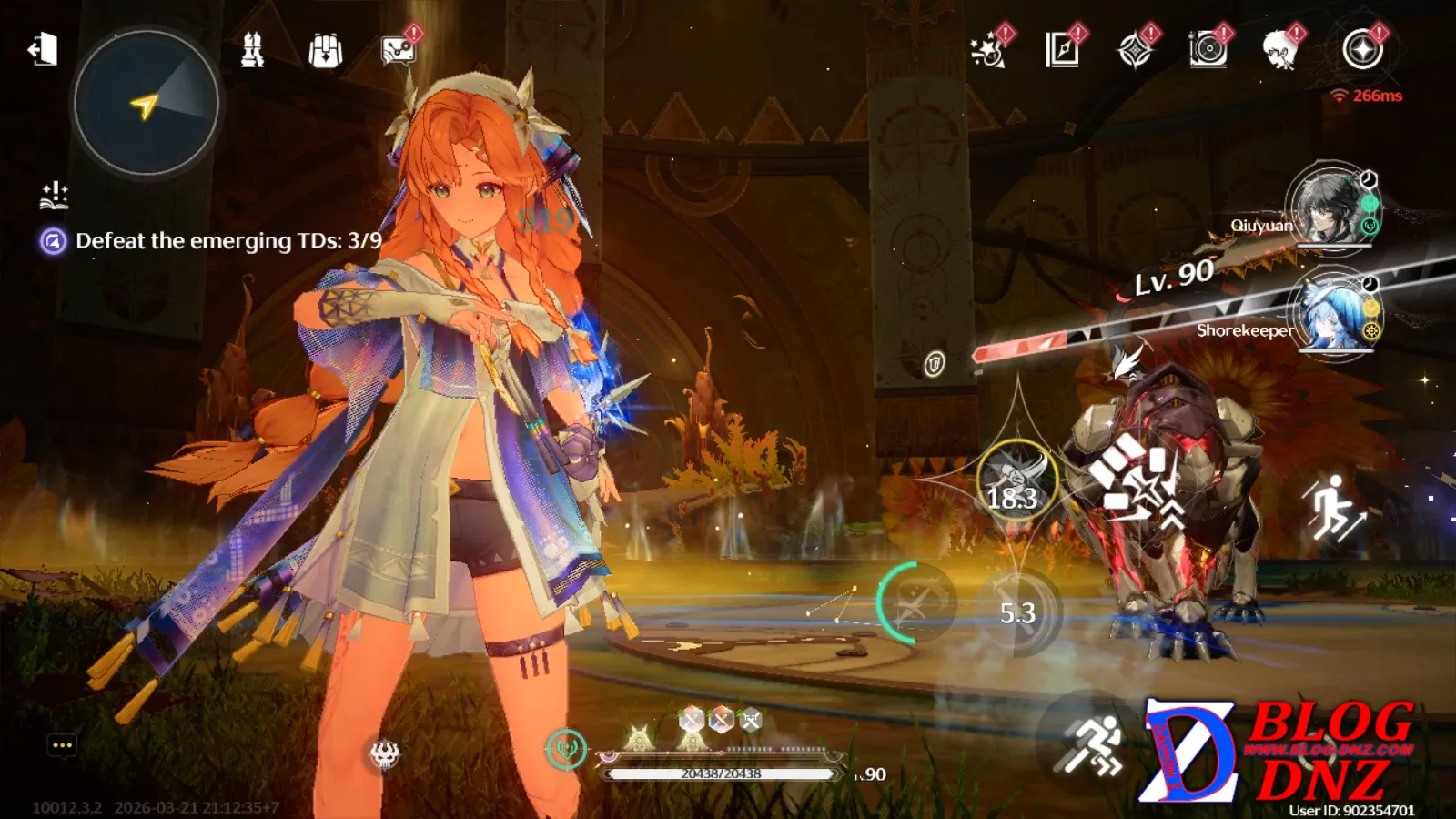Tap the exit door icon
The width and height of the screenshot is (1456, 819).
click(43, 49)
